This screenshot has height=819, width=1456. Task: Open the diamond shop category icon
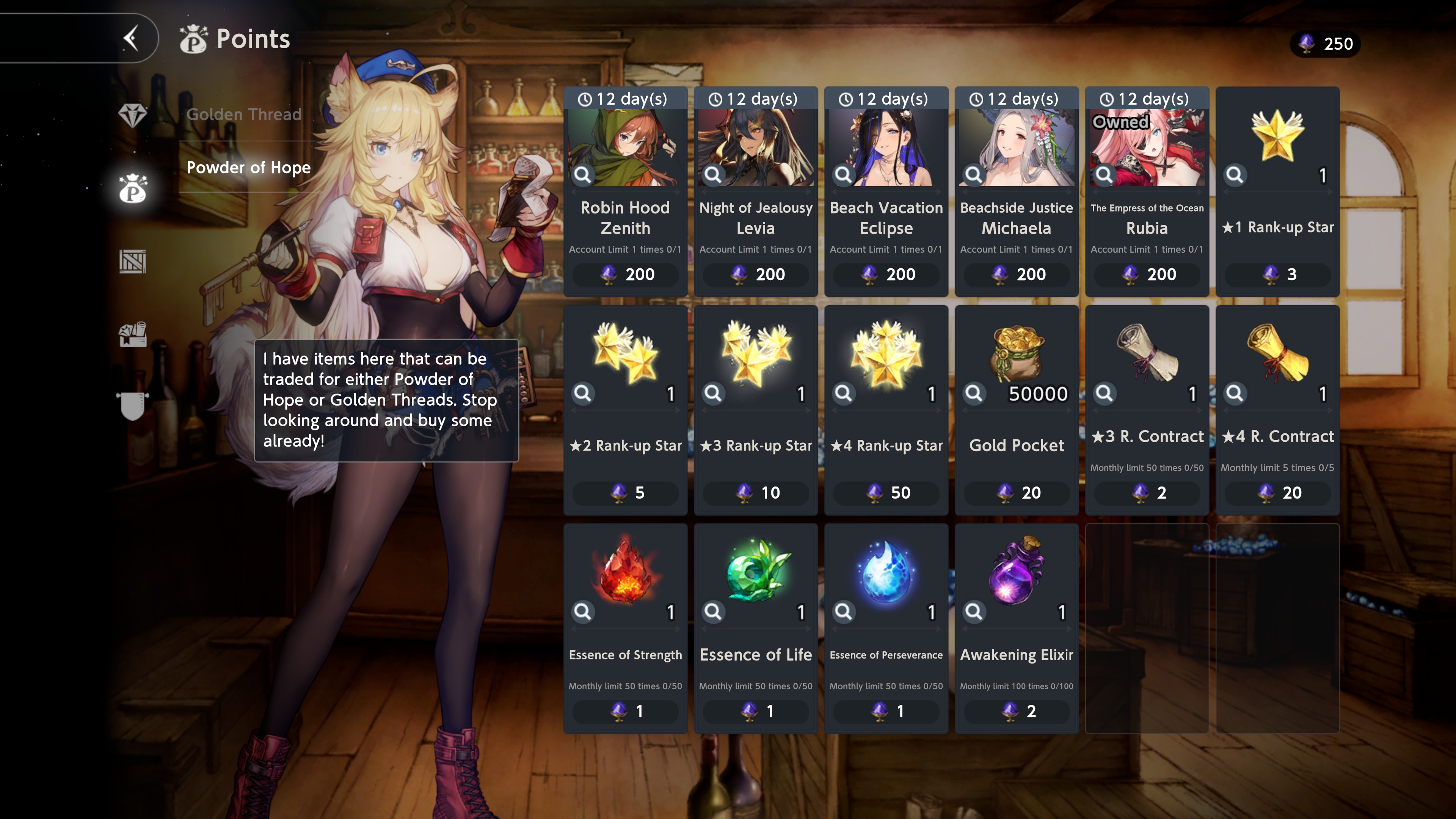133,115
